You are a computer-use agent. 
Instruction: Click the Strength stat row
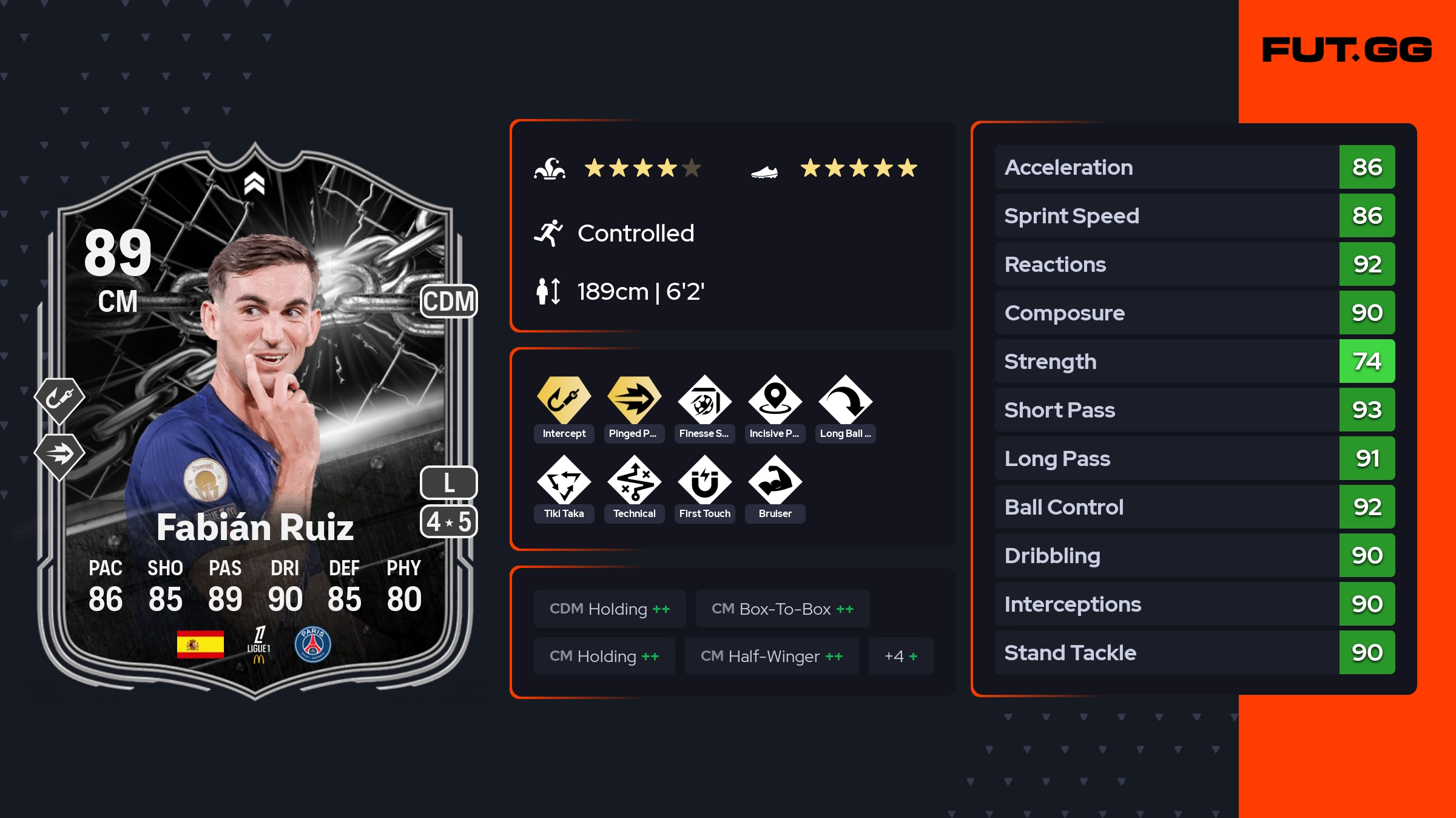[1194, 362]
